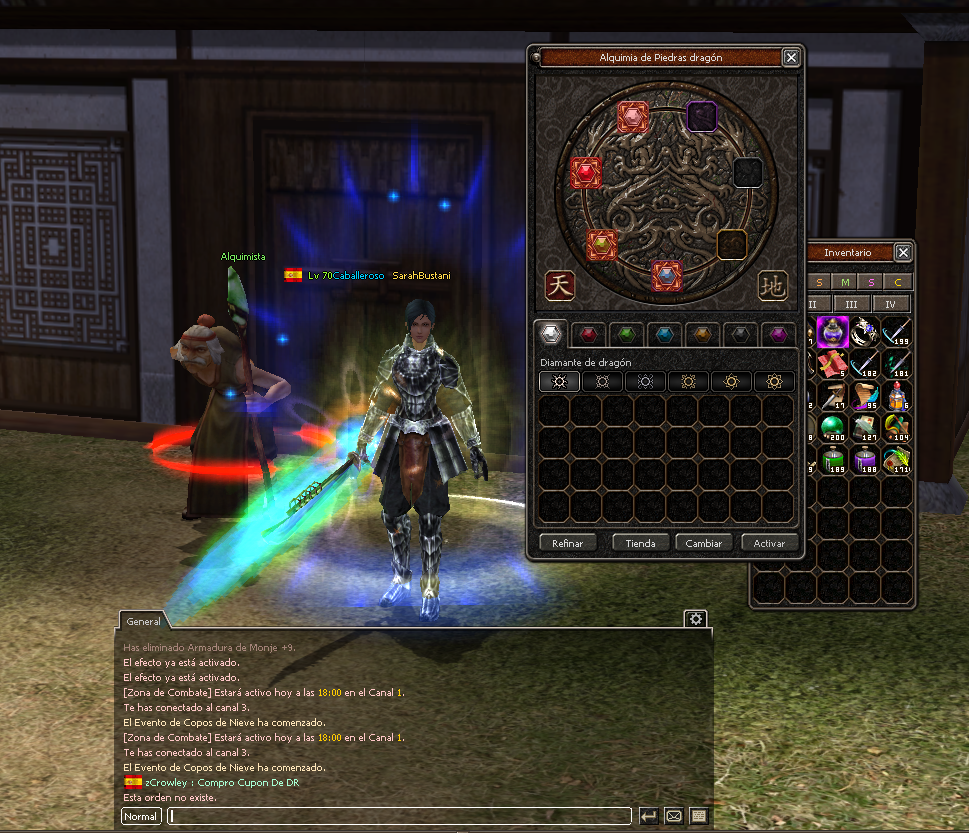Switch to the orange garnet stone tab
The width and height of the screenshot is (969, 833).
click(702, 334)
